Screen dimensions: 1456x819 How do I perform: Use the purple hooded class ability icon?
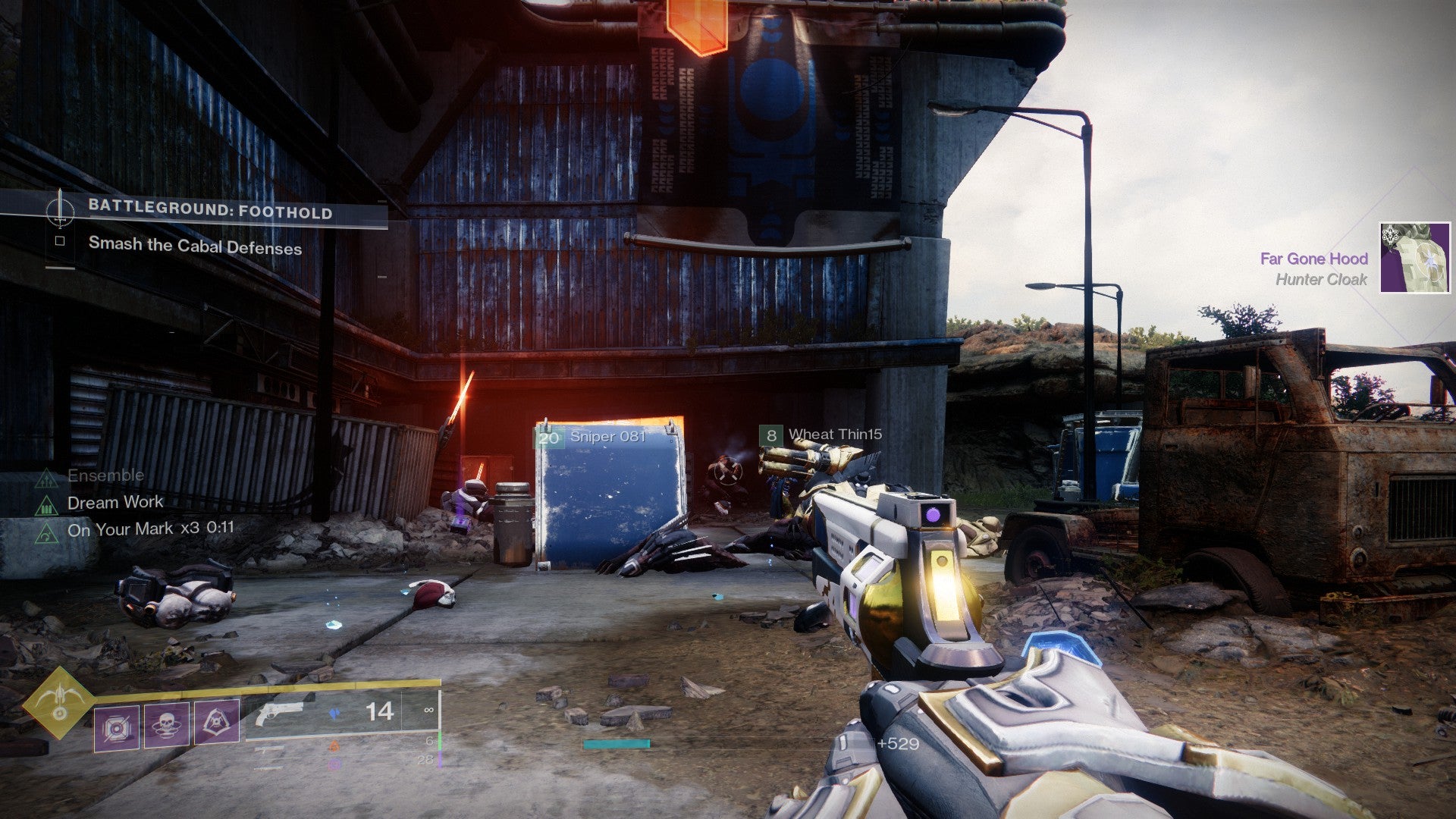coord(217,722)
